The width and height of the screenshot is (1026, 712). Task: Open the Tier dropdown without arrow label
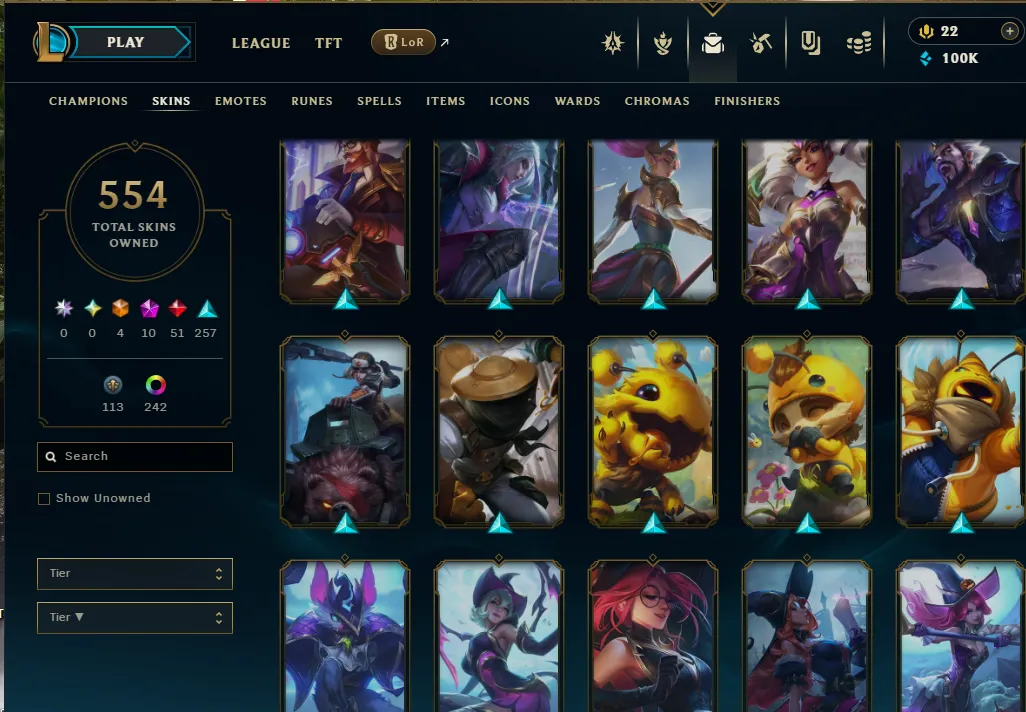[135, 574]
